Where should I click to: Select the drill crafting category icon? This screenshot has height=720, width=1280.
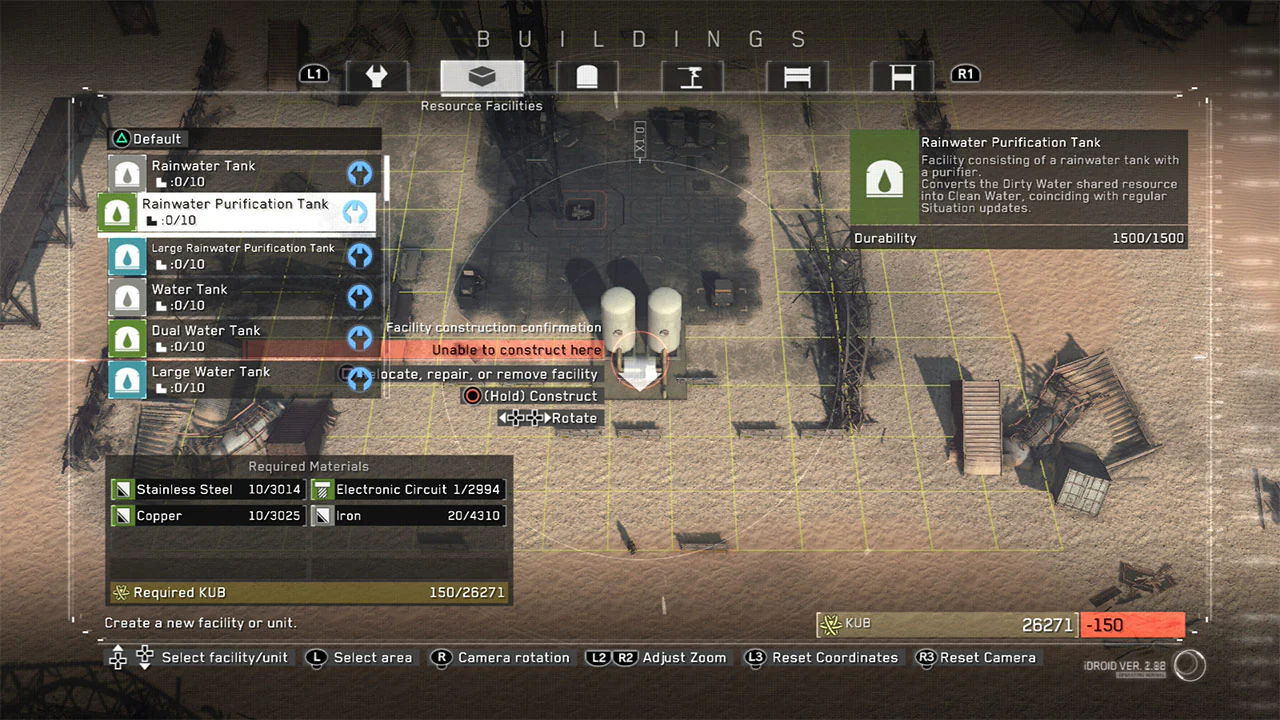pos(692,74)
